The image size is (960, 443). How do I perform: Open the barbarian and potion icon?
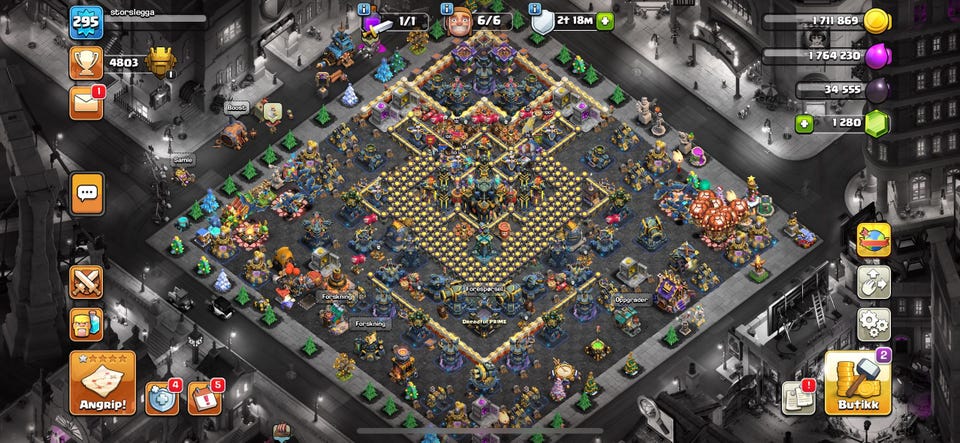(86, 324)
